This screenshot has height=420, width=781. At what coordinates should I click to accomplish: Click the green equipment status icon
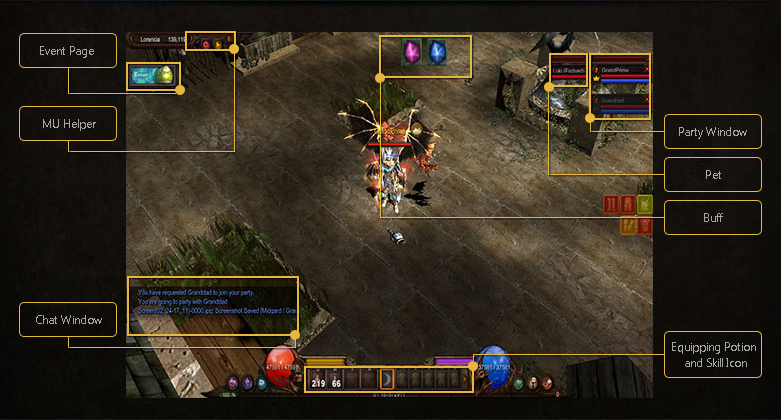point(645,204)
